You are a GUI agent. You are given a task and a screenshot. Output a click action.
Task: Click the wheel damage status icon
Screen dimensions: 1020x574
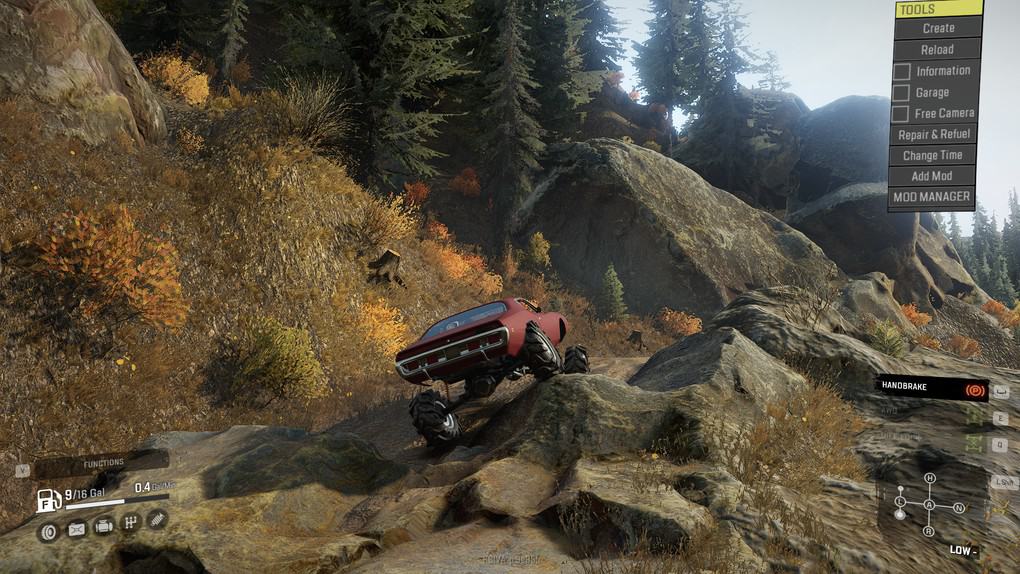[x=48, y=530]
